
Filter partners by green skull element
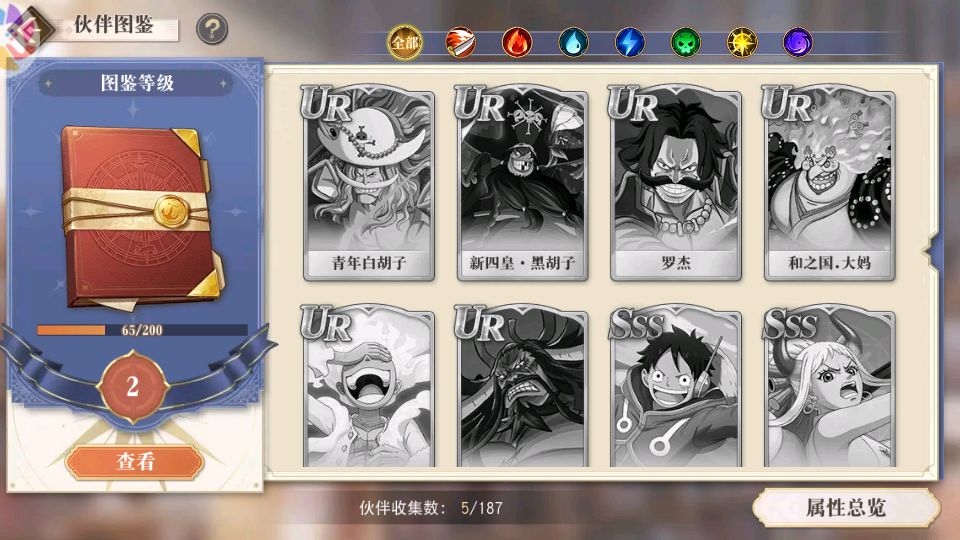685,42
